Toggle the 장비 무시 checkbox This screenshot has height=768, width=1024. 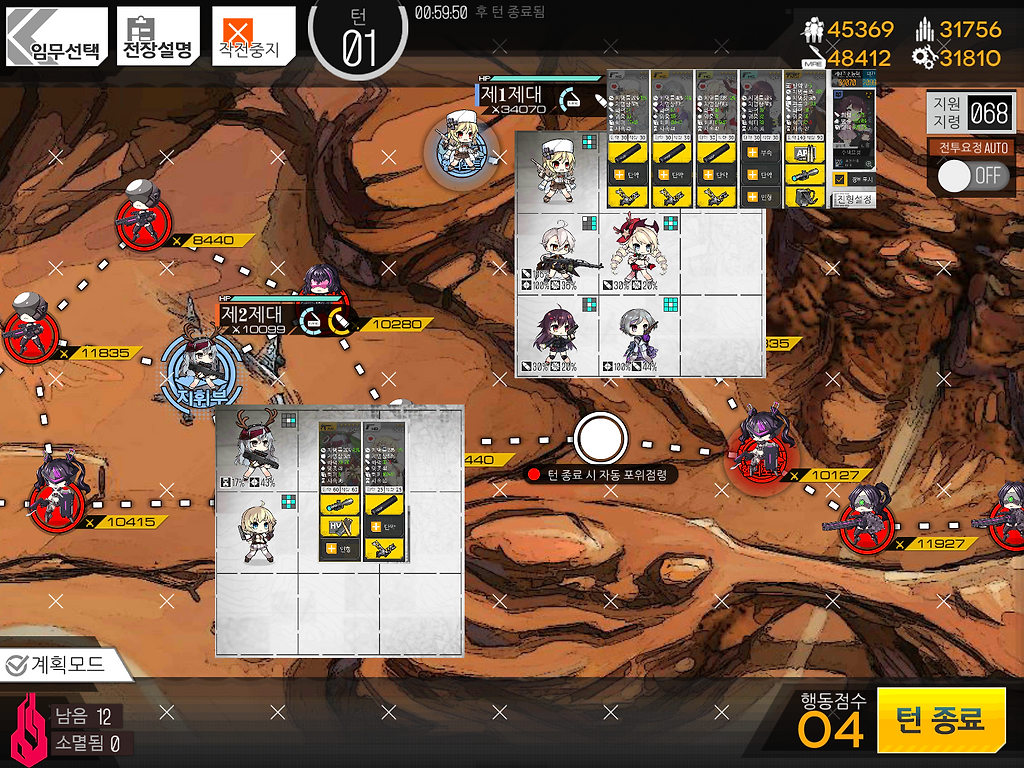840,180
